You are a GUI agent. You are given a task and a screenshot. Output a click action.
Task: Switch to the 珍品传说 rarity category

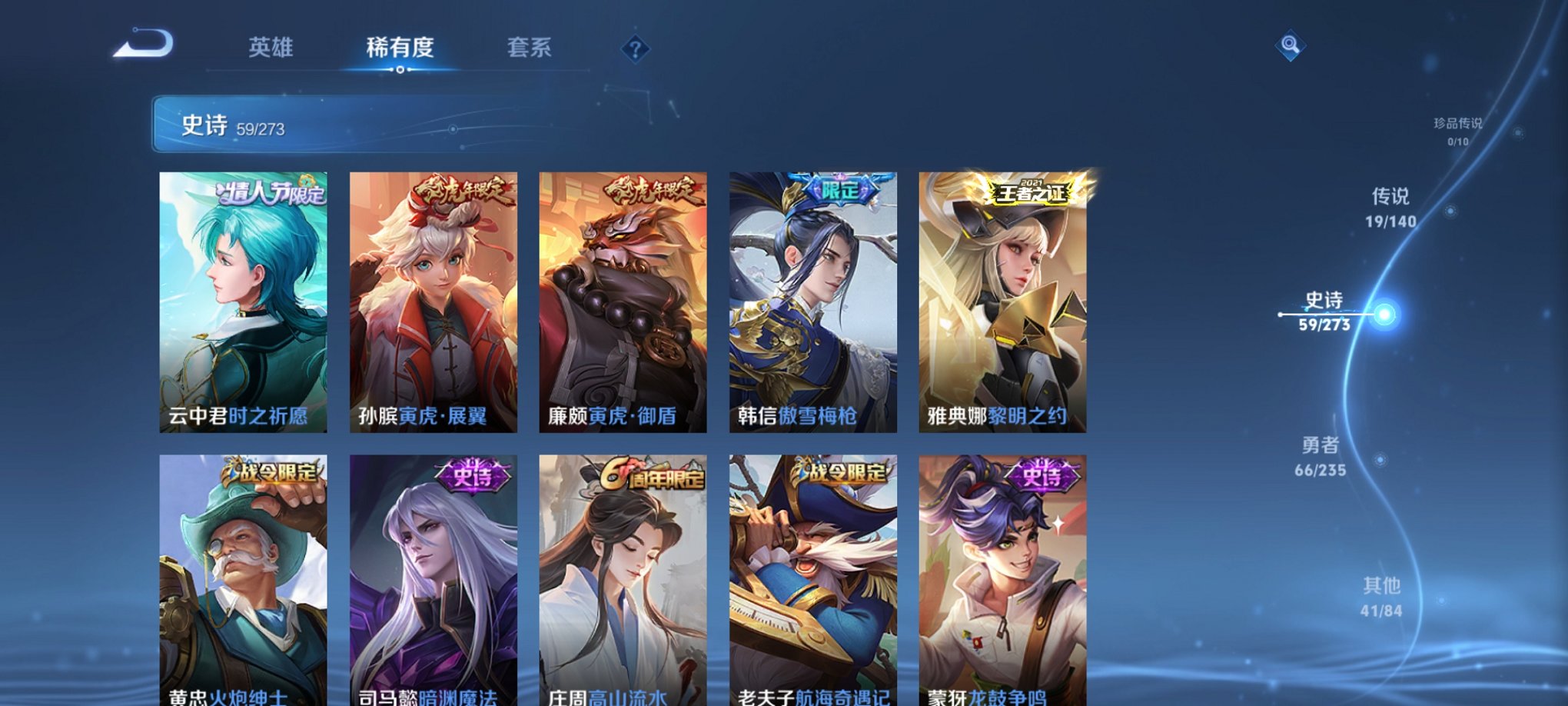coord(1460,131)
